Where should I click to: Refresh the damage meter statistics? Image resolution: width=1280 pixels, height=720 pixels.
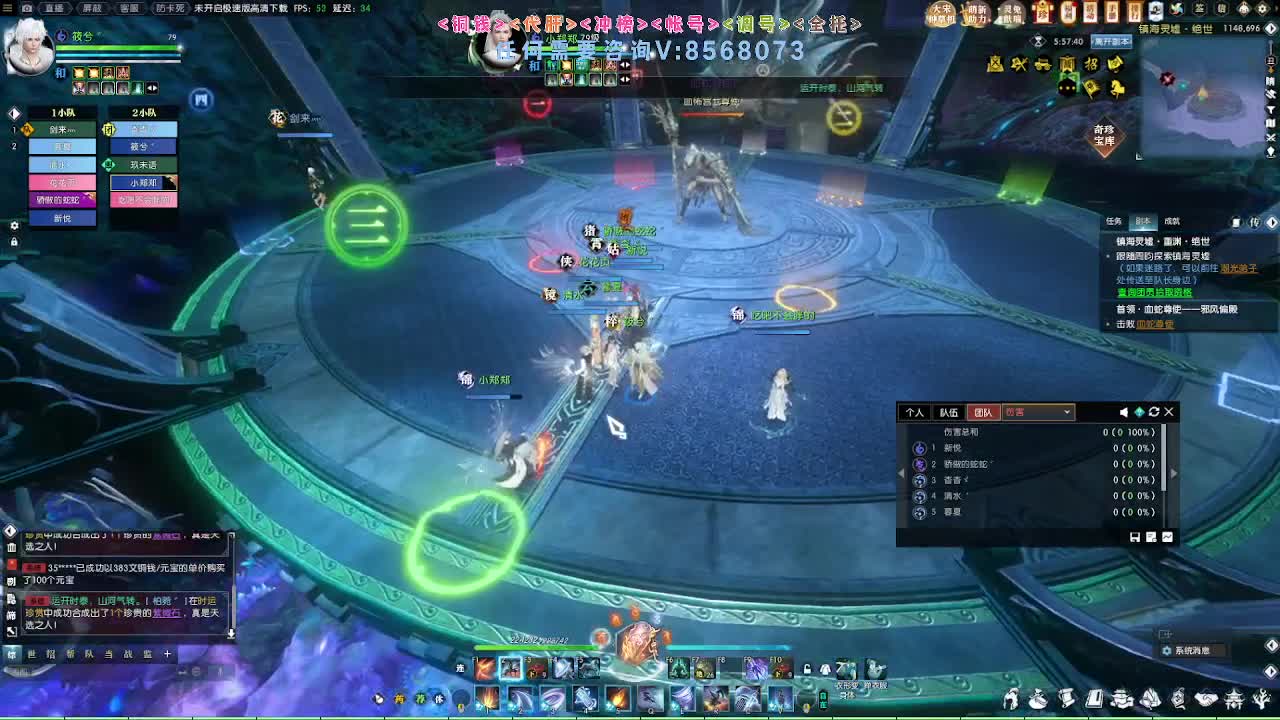click(1154, 412)
